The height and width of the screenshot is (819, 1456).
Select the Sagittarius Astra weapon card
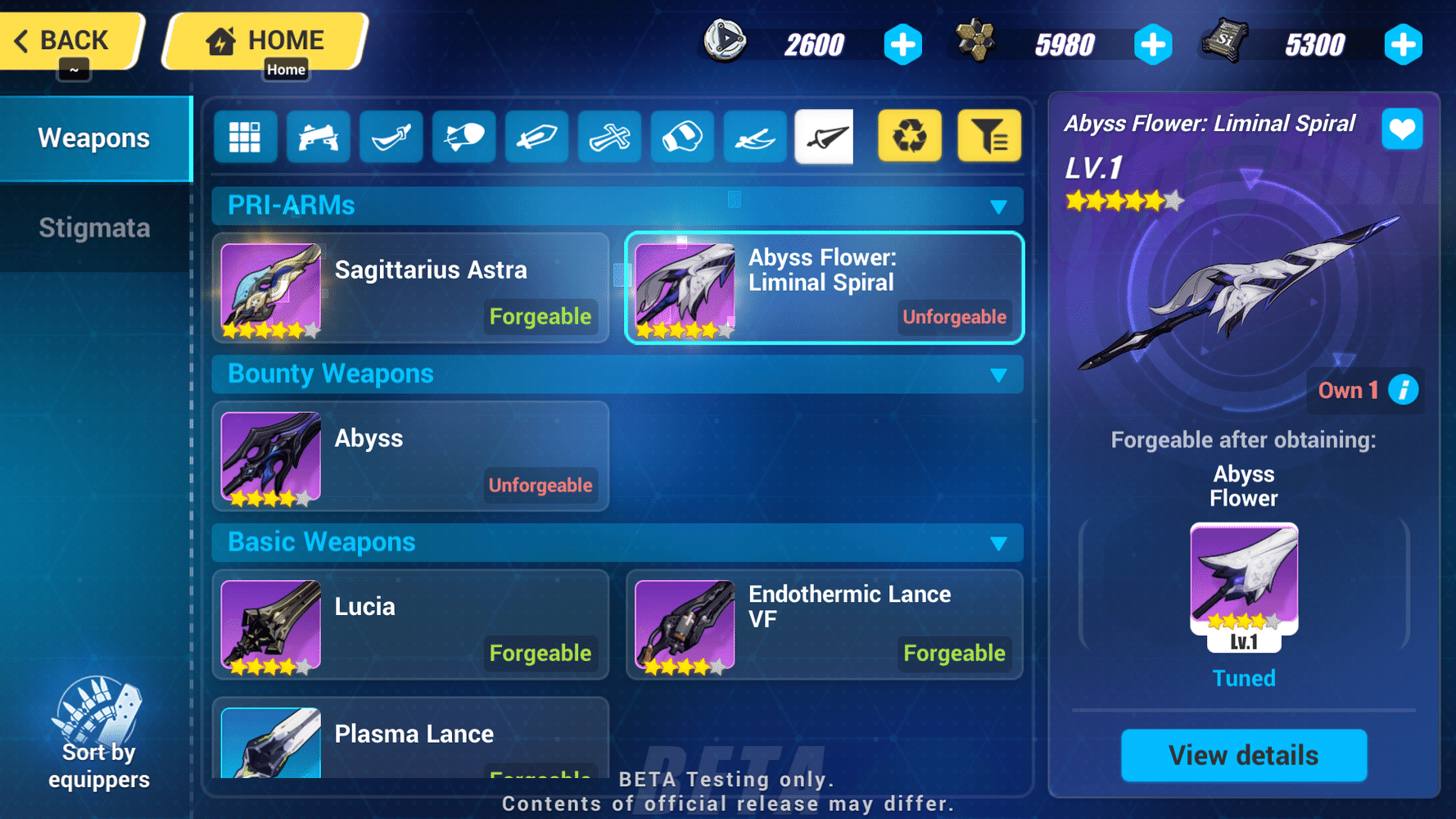409,289
